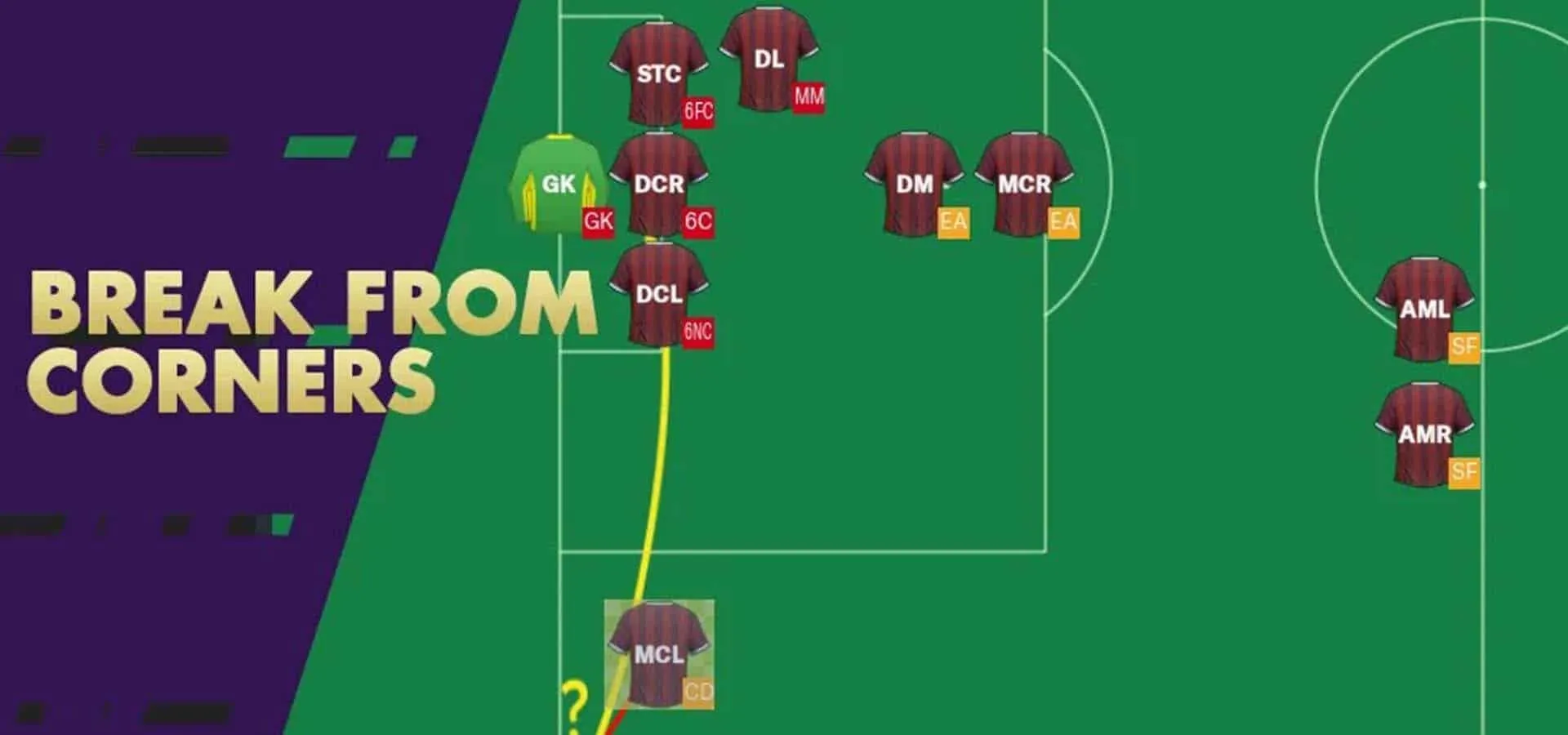Click the AML attacking midfielder shirt
Viewport: 1568px width, 735px height.
pos(1425,310)
